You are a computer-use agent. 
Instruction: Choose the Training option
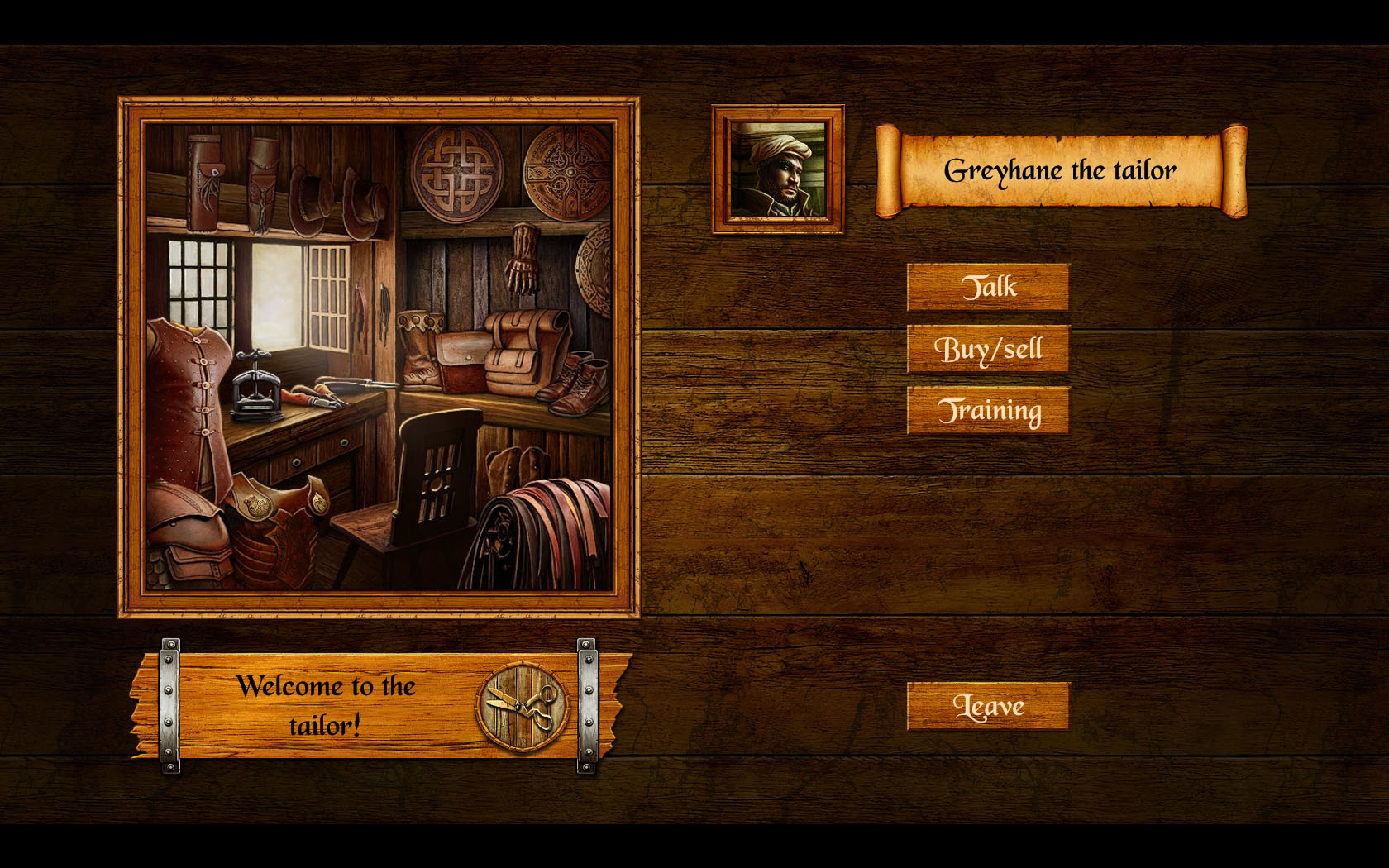coord(988,410)
